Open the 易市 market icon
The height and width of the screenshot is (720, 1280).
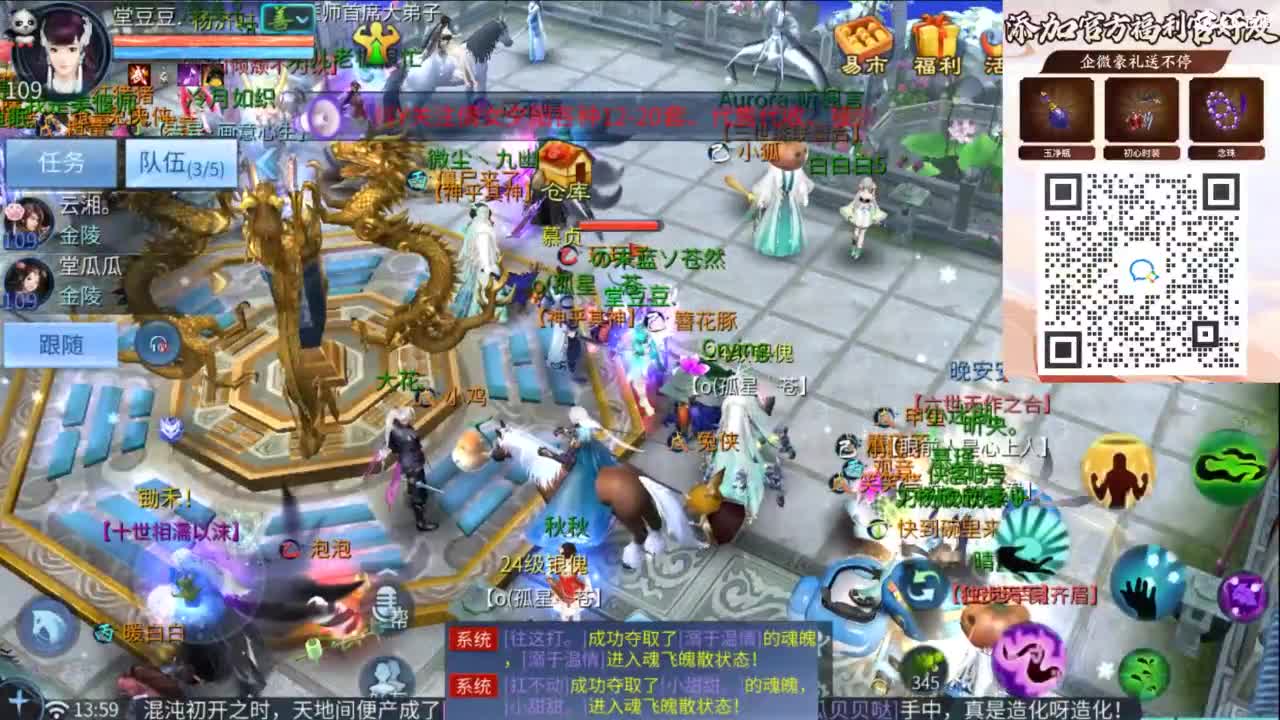coord(861,46)
